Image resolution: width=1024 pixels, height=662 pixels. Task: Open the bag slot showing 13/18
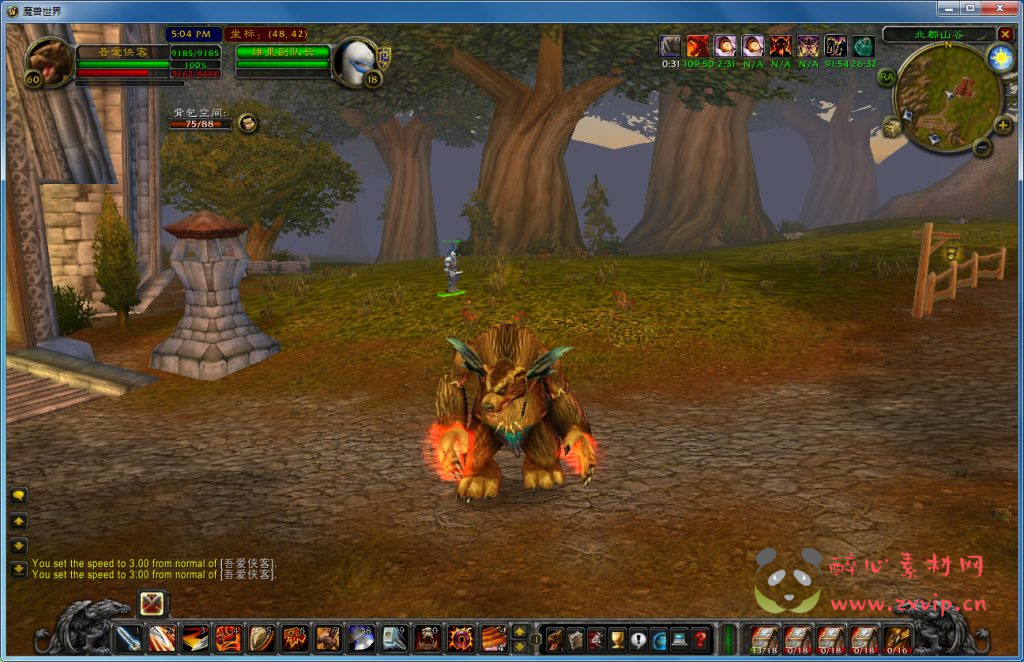764,638
